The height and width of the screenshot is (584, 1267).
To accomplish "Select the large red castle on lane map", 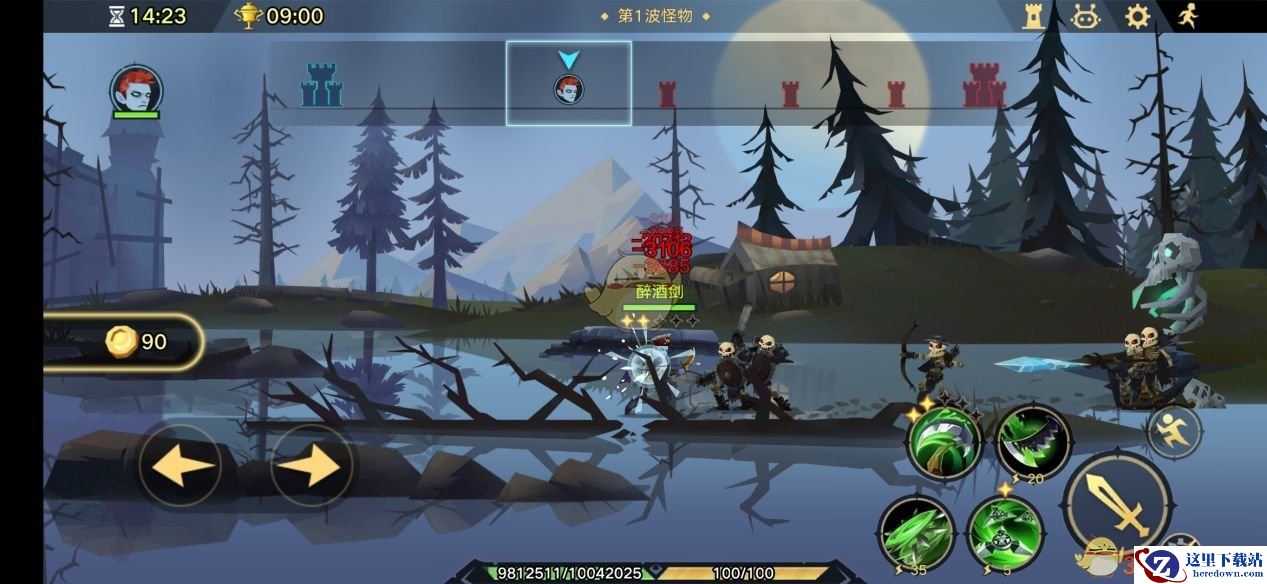I will click(x=983, y=86).
